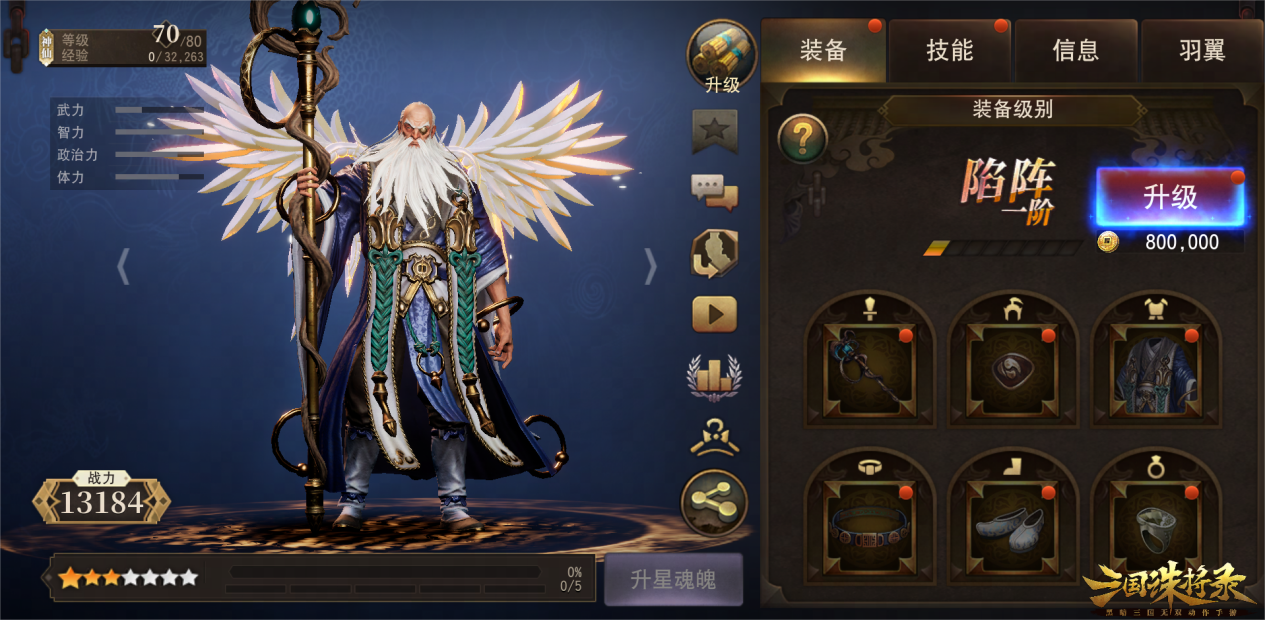
Task: Open the speech bubble comments icon
Action: pyautogui.click(x=715, y=192)
